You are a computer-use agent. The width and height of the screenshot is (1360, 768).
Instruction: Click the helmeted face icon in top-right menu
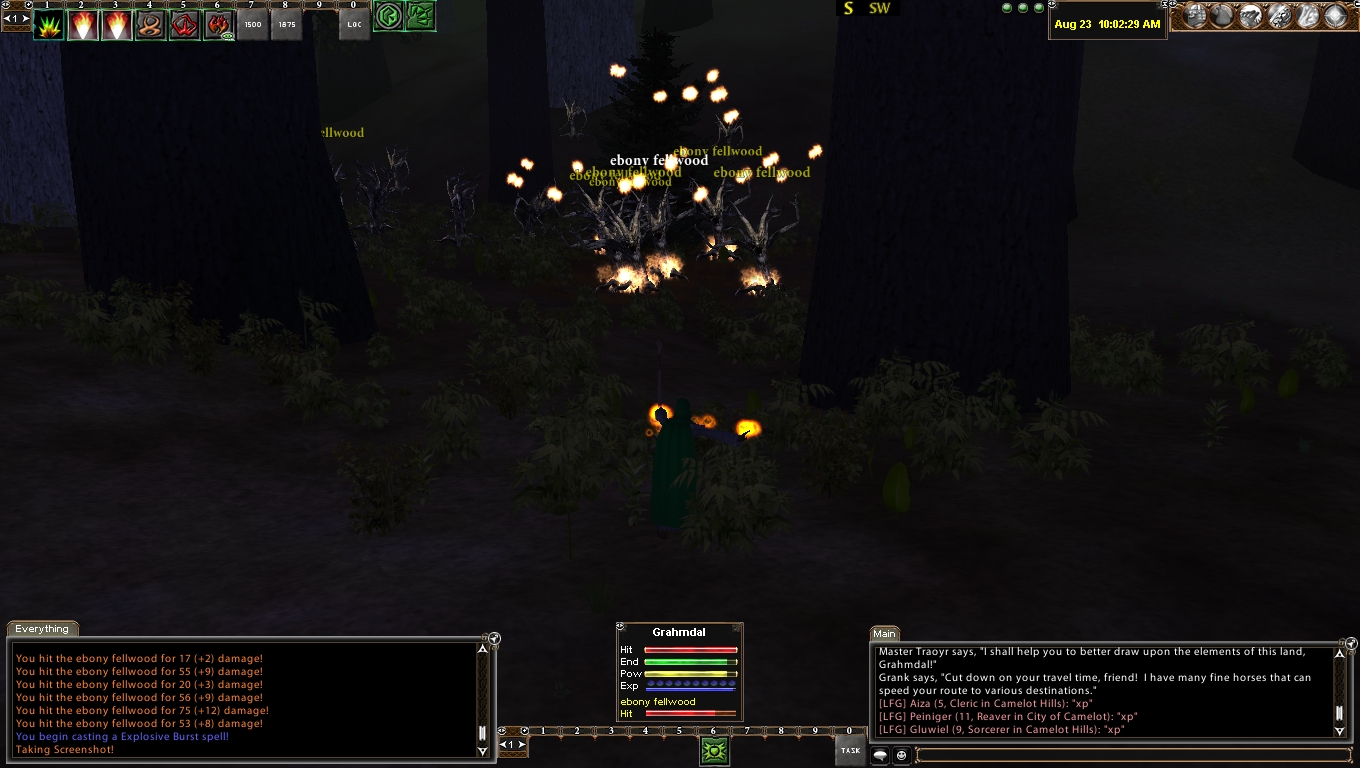(1194, 16)
